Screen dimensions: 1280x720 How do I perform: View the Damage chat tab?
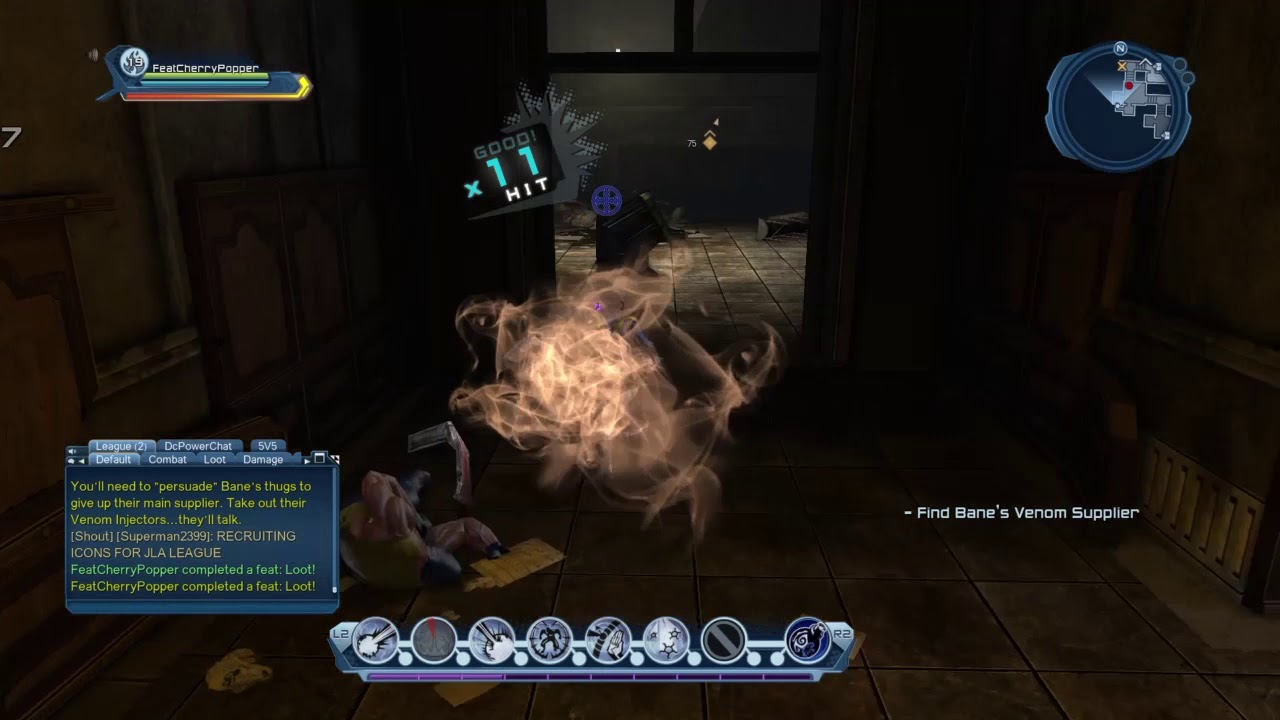(x=263, y=460)
